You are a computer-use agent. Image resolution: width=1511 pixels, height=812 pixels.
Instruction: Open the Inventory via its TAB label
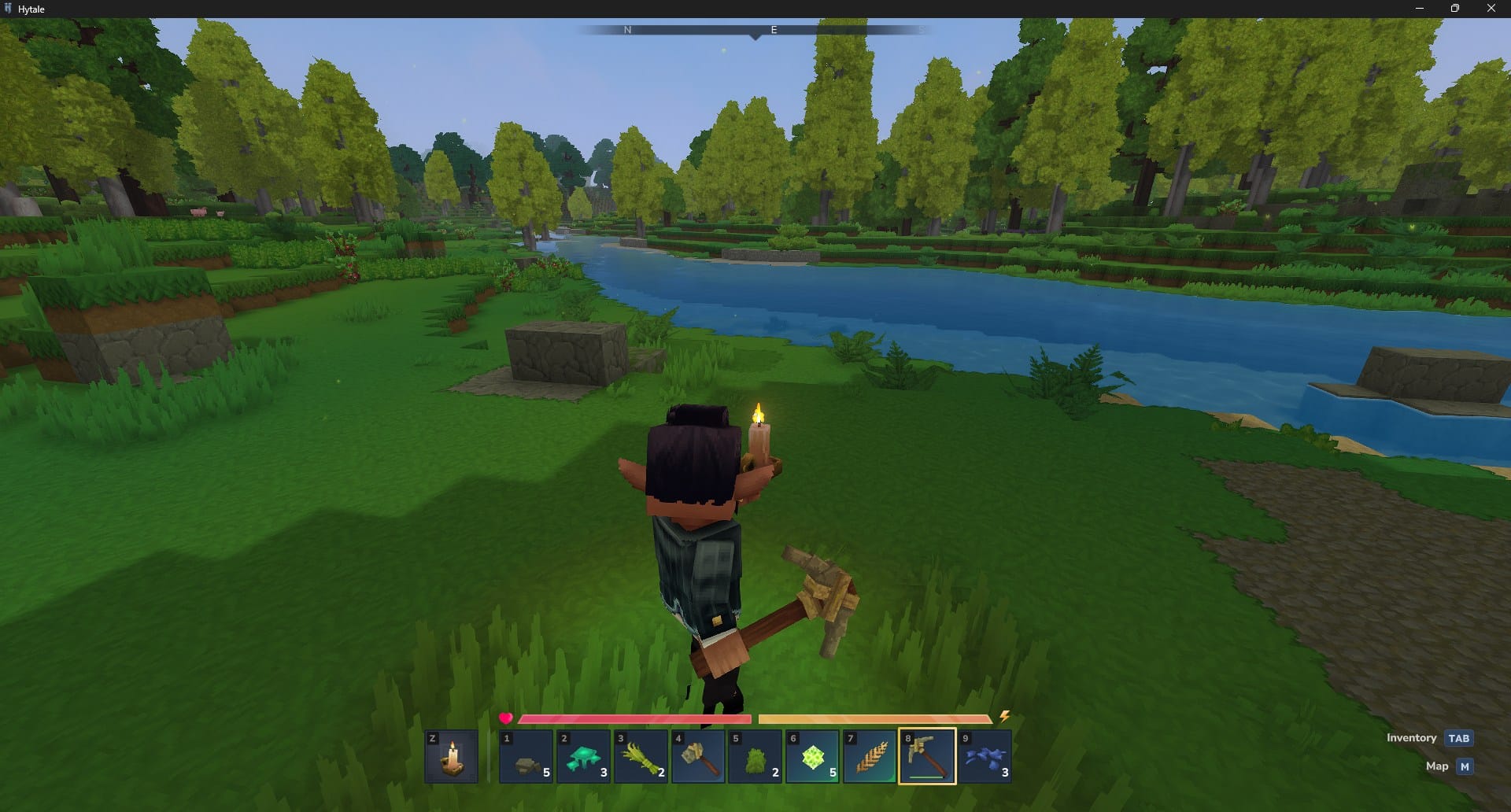tap(1413, 738)
